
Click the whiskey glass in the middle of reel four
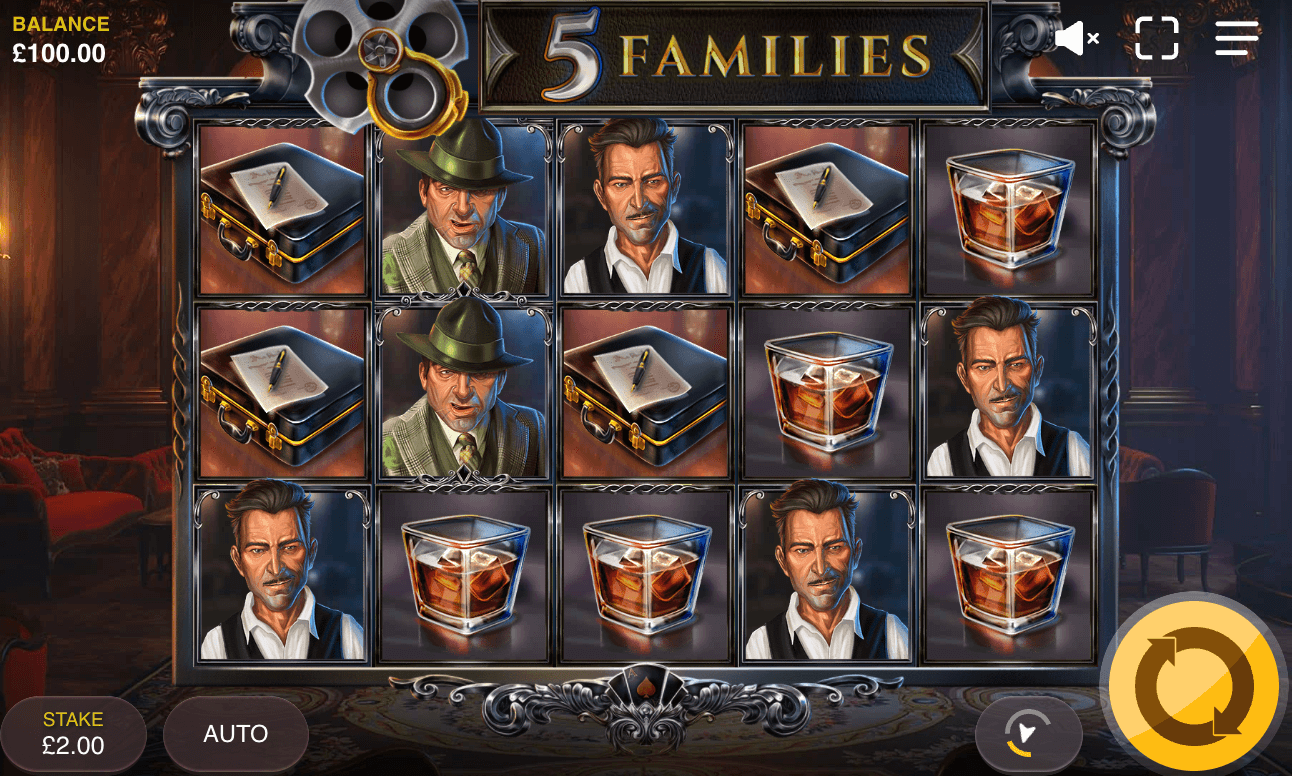pyautogui.click(x=827, y=390)
